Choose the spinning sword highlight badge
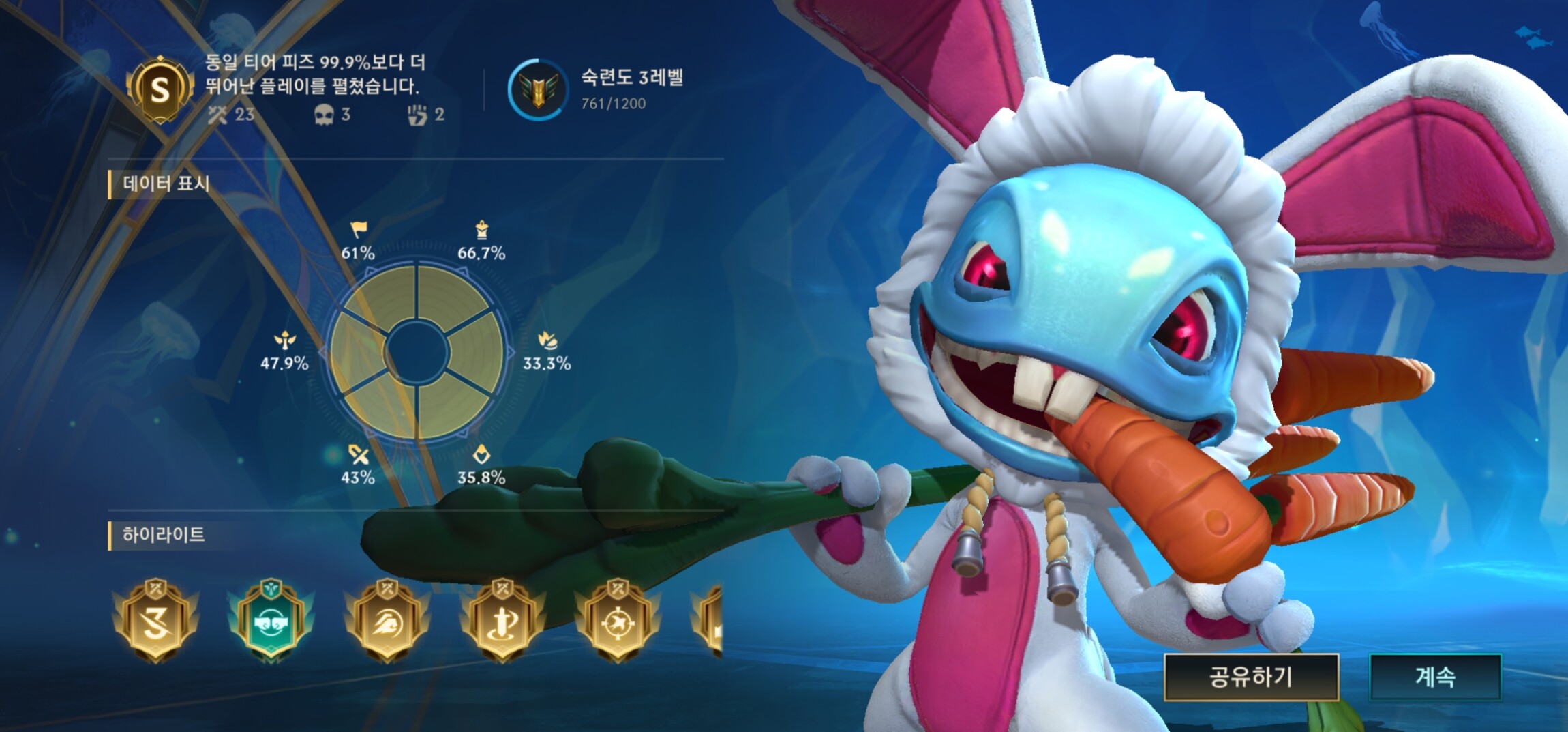The width and height of the screenshot is (1568, 732). point(502,620)
